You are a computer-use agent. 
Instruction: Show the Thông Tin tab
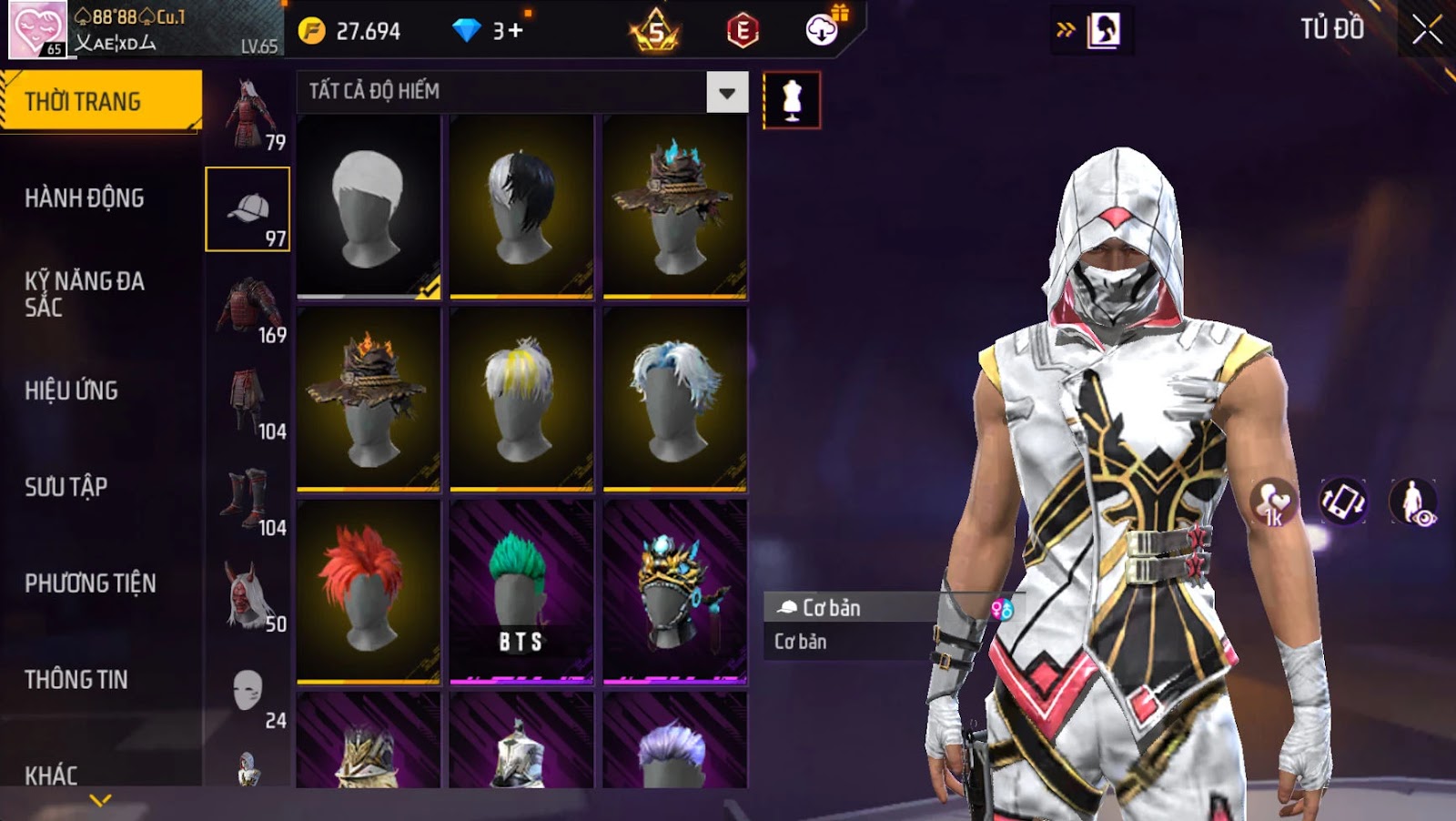(x=76, y=680)
